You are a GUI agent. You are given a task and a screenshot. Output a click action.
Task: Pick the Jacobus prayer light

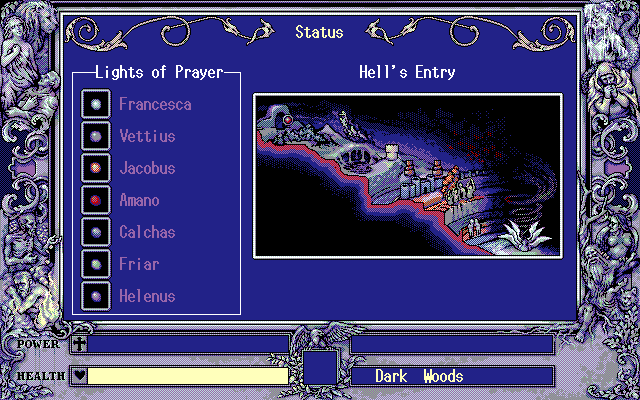coord(147,168)
